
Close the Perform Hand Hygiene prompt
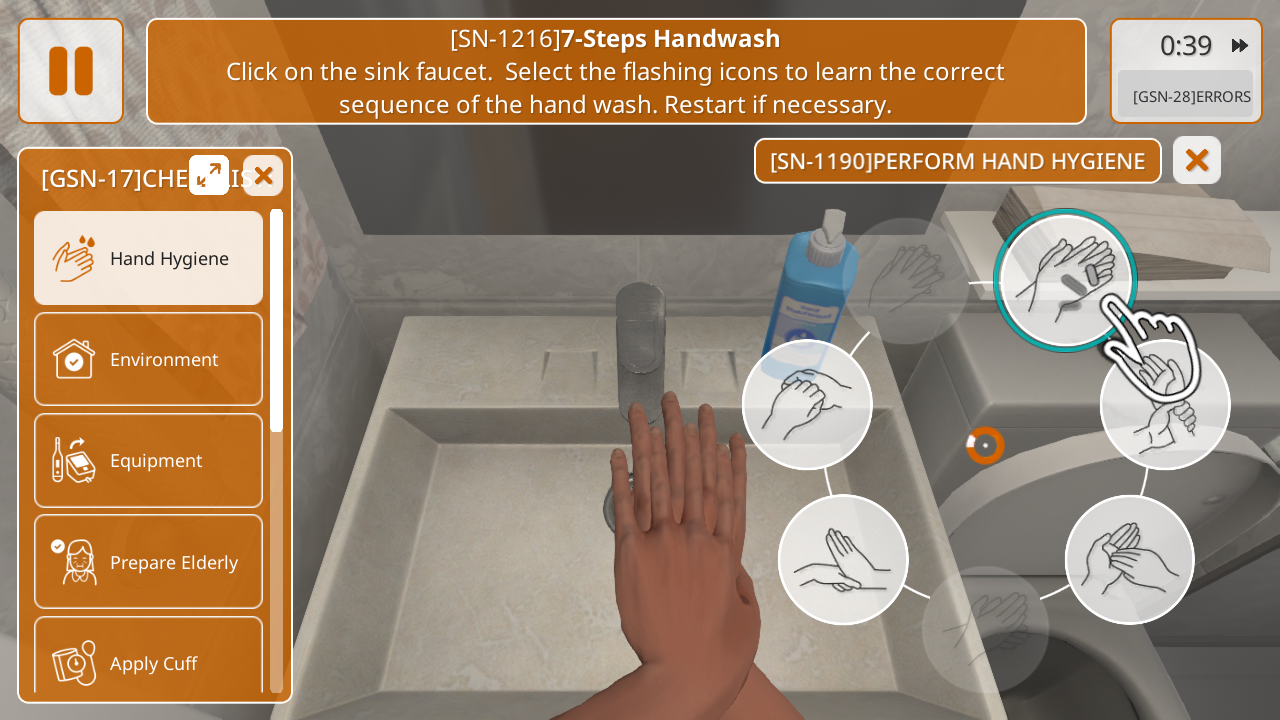click(x=1197, y=160)
